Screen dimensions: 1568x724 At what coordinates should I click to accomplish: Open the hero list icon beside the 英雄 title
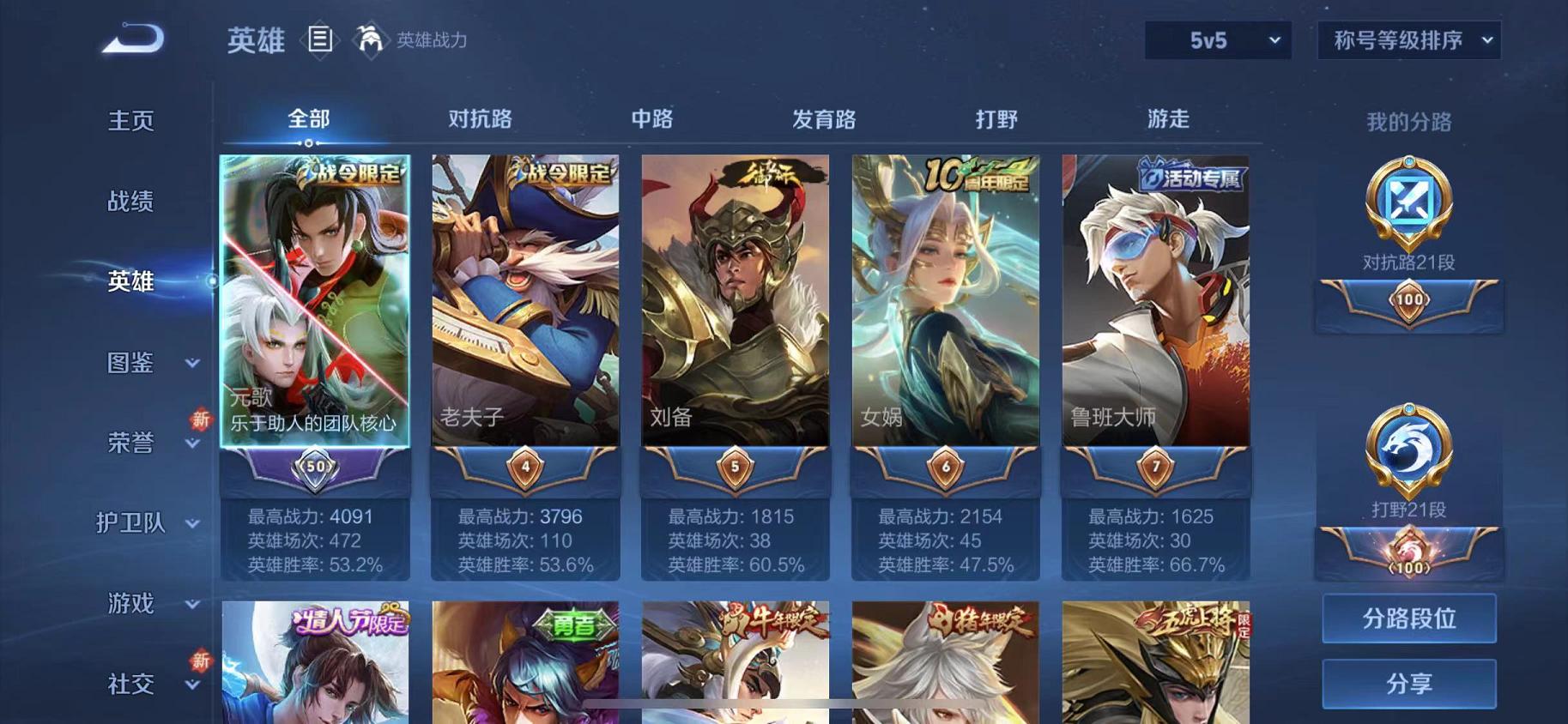click(321, 39)
